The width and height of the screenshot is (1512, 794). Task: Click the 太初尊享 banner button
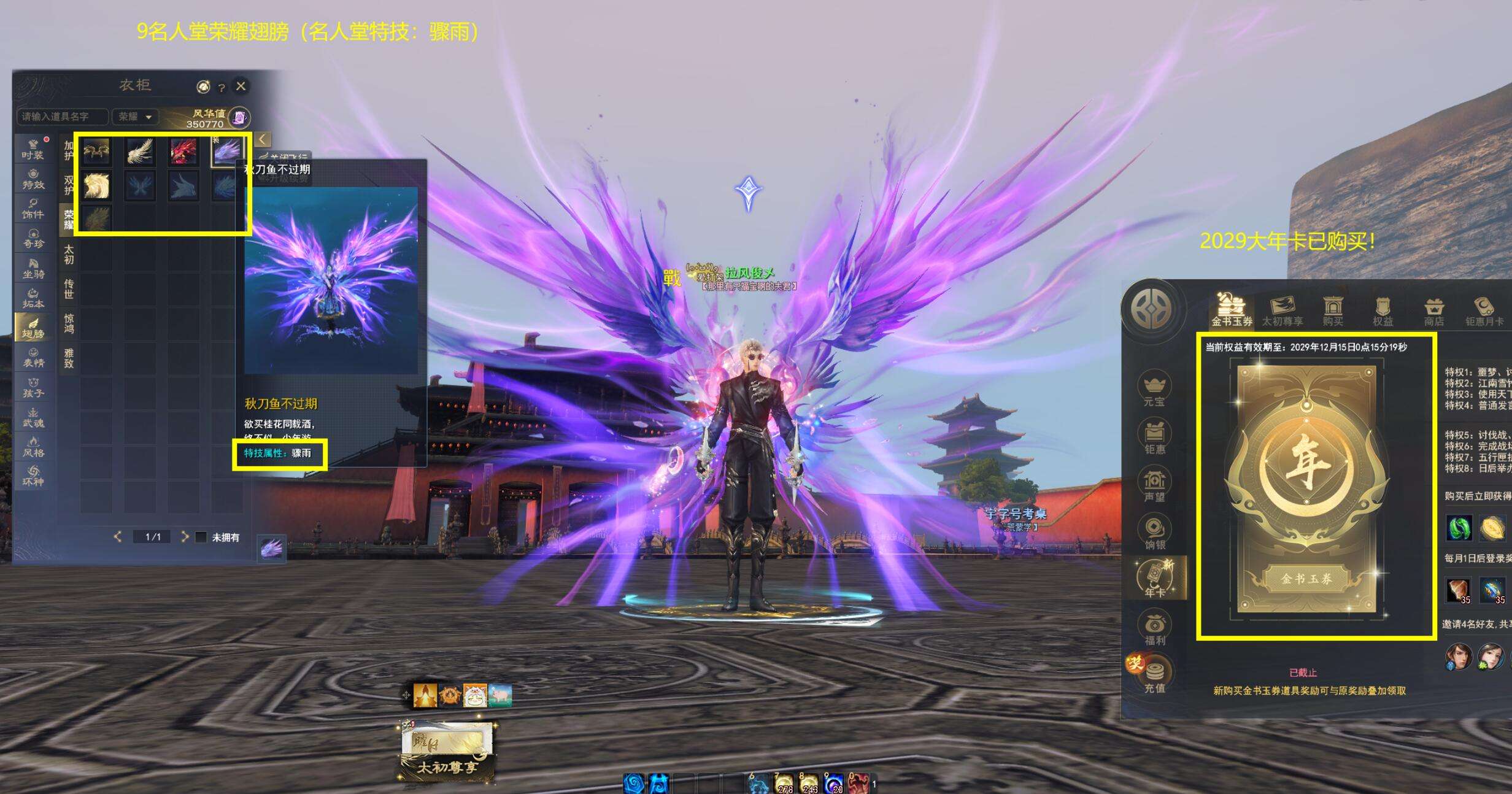pos(447,768)
